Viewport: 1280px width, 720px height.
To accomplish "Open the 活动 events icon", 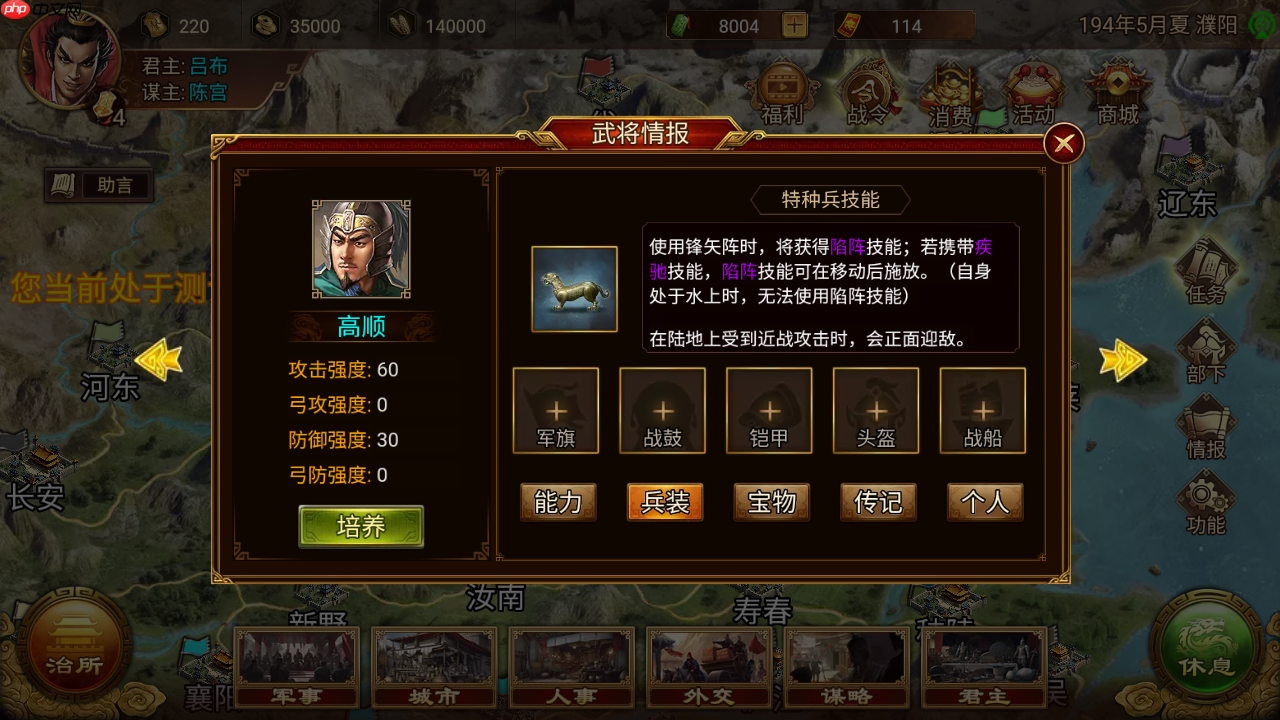I will click(x=1033, y=95).
